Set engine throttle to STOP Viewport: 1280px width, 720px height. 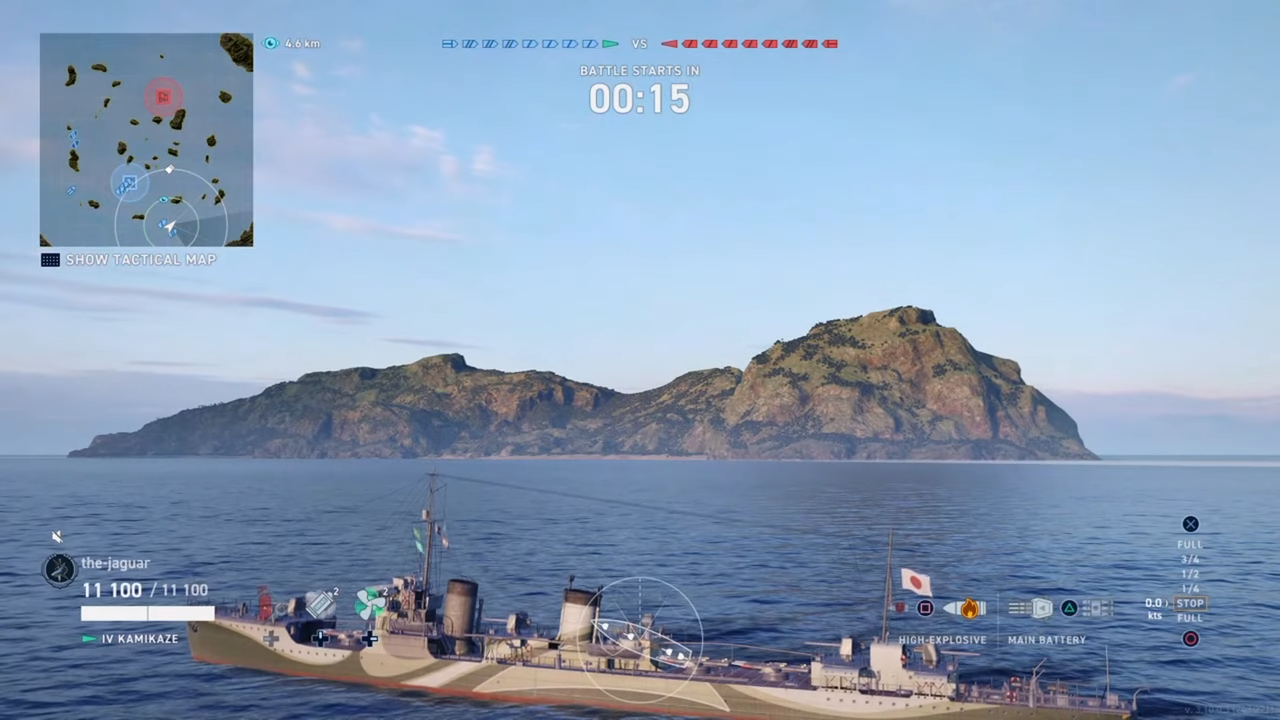point(1190,603)
